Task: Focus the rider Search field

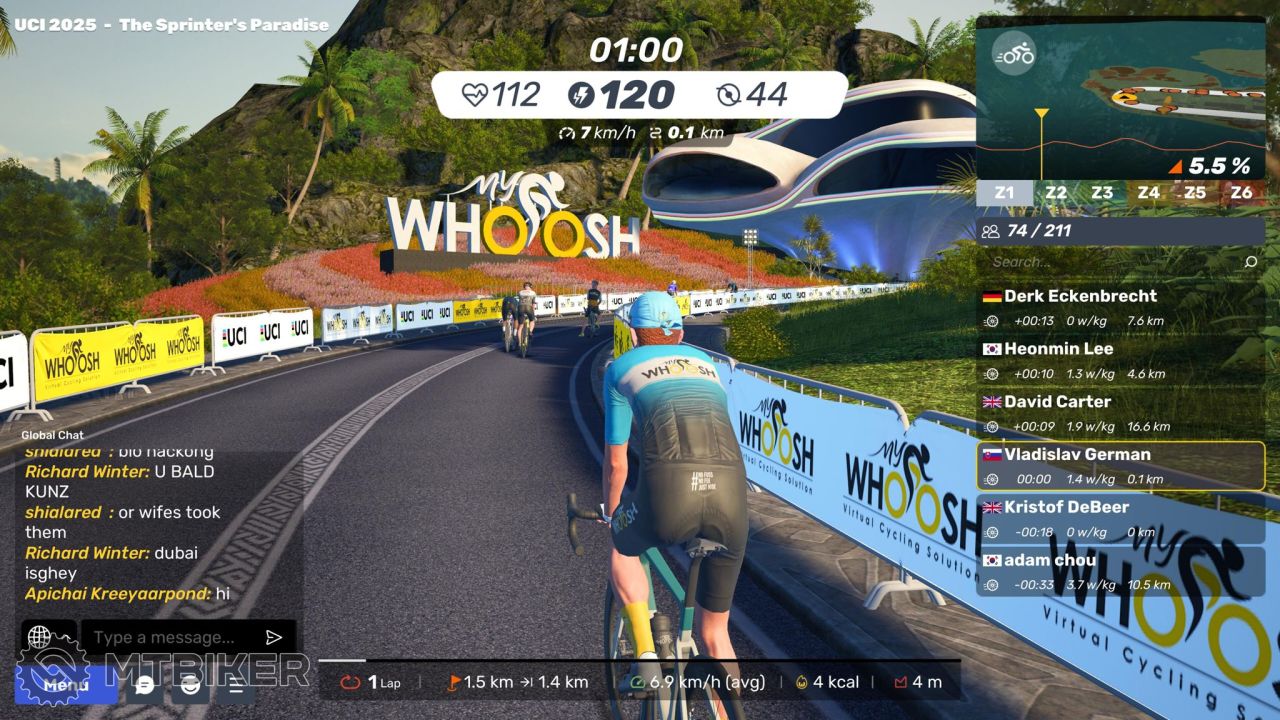Action: coord(1110,262)
